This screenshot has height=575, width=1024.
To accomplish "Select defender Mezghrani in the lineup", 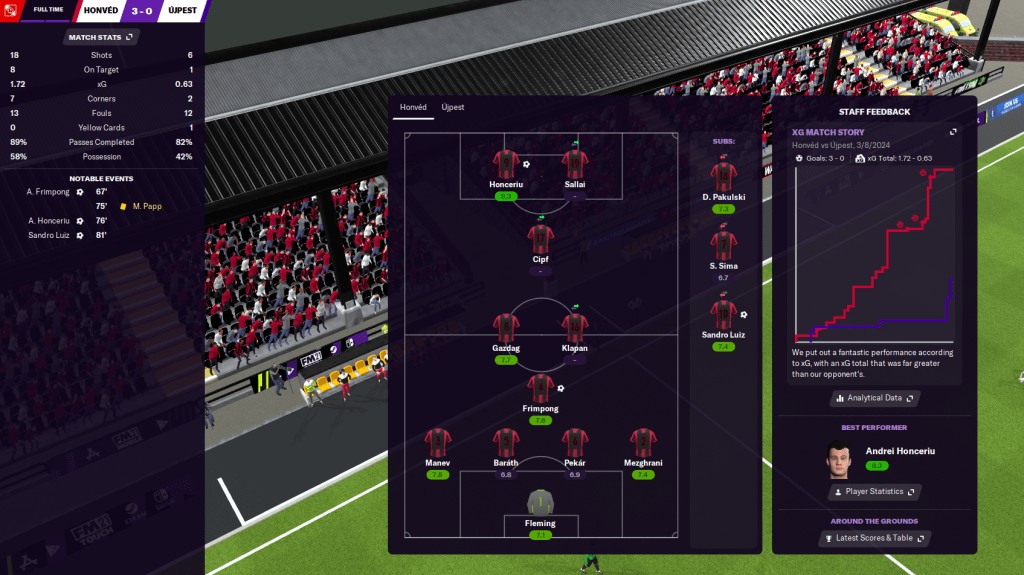I will coord(642,445).
